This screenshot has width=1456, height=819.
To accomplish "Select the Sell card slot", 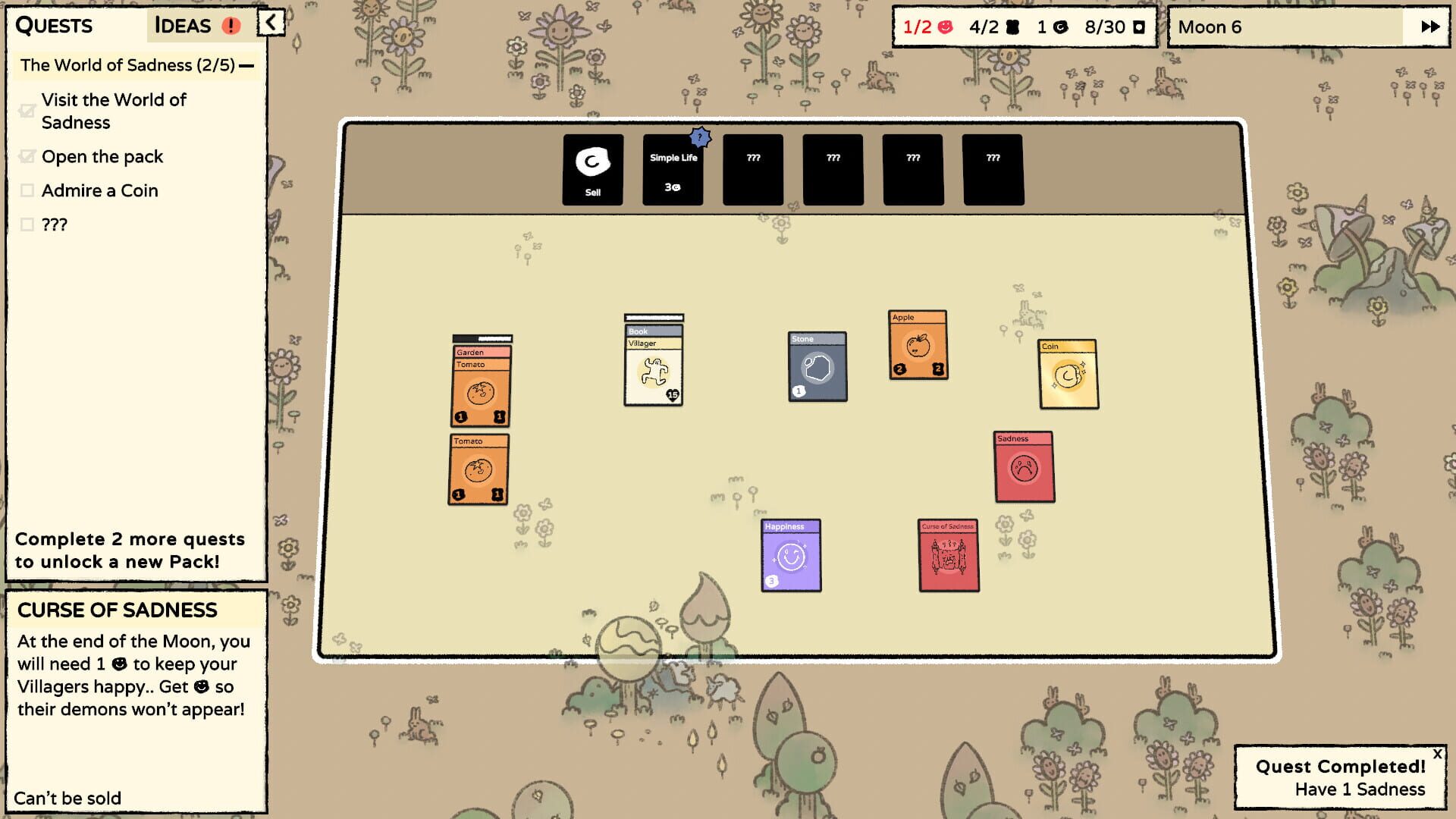I will [x=592, y=168].
